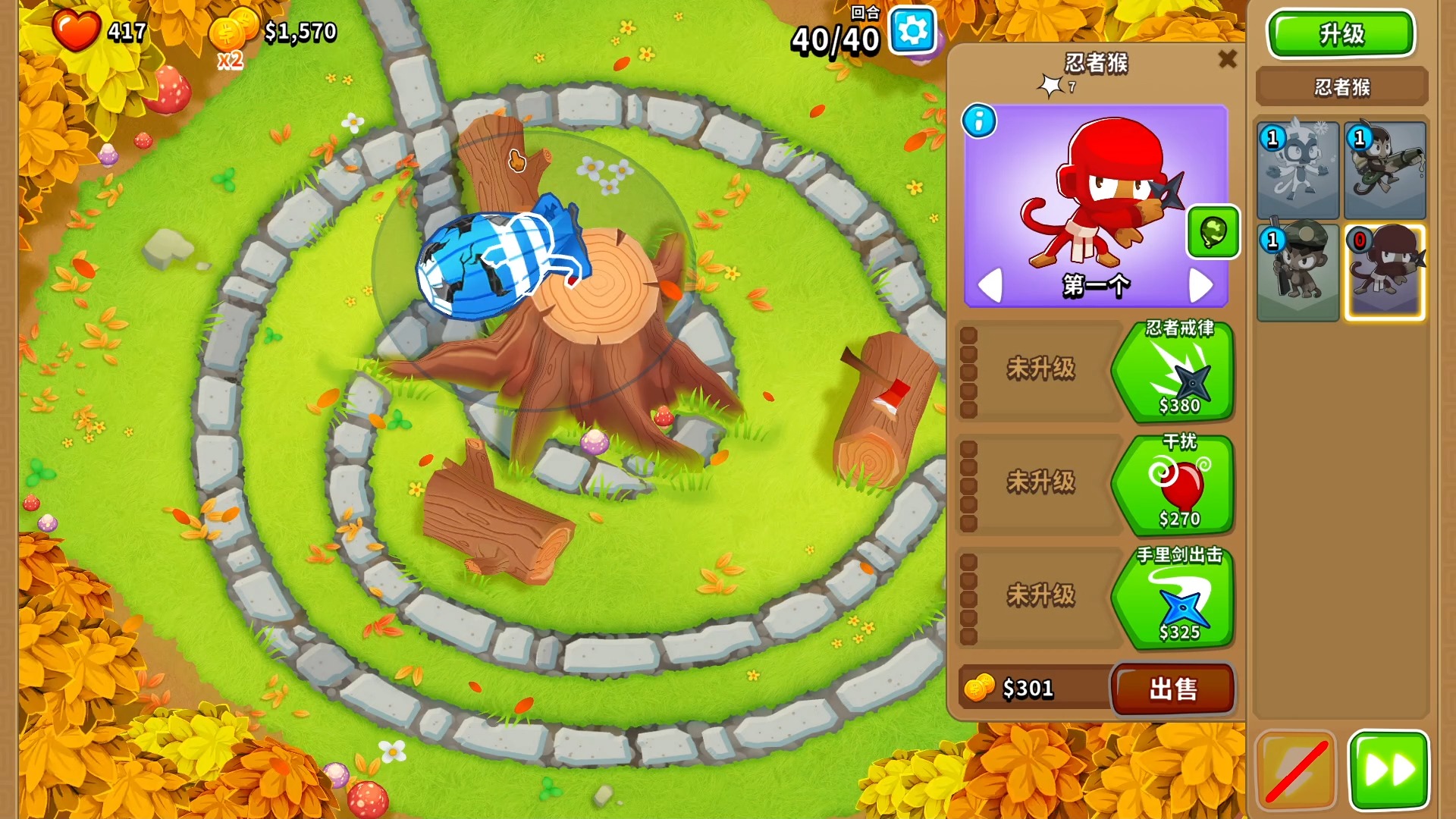Sell the tower with the 出售 button
Viewport: 1456px width, 819px height.
tap(1172, 689)
